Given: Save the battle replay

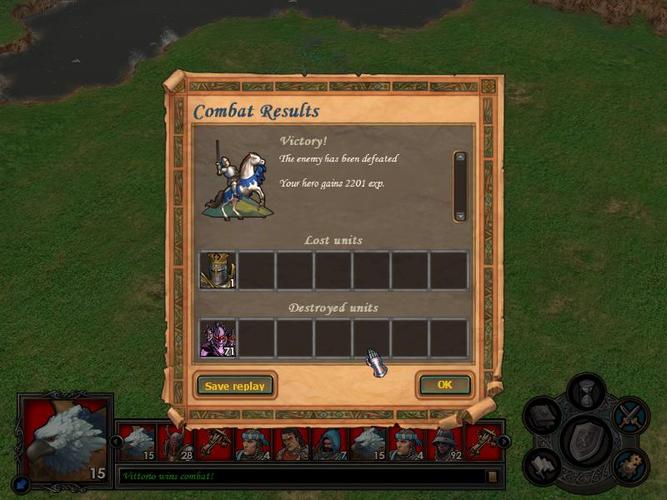Looking at the screenshot, I should (235, 385).
